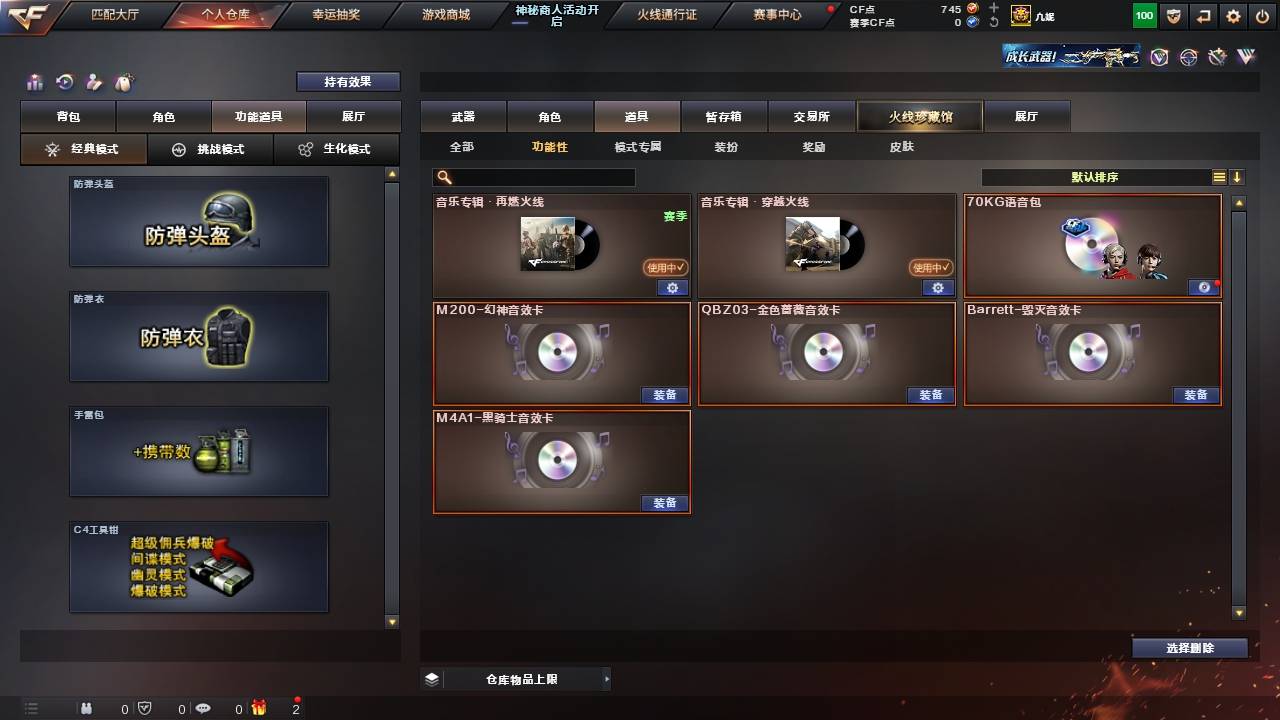The image size is (1280, 720).
Task: Click the sort list icon next to 默认排序
Action: 1219,177
